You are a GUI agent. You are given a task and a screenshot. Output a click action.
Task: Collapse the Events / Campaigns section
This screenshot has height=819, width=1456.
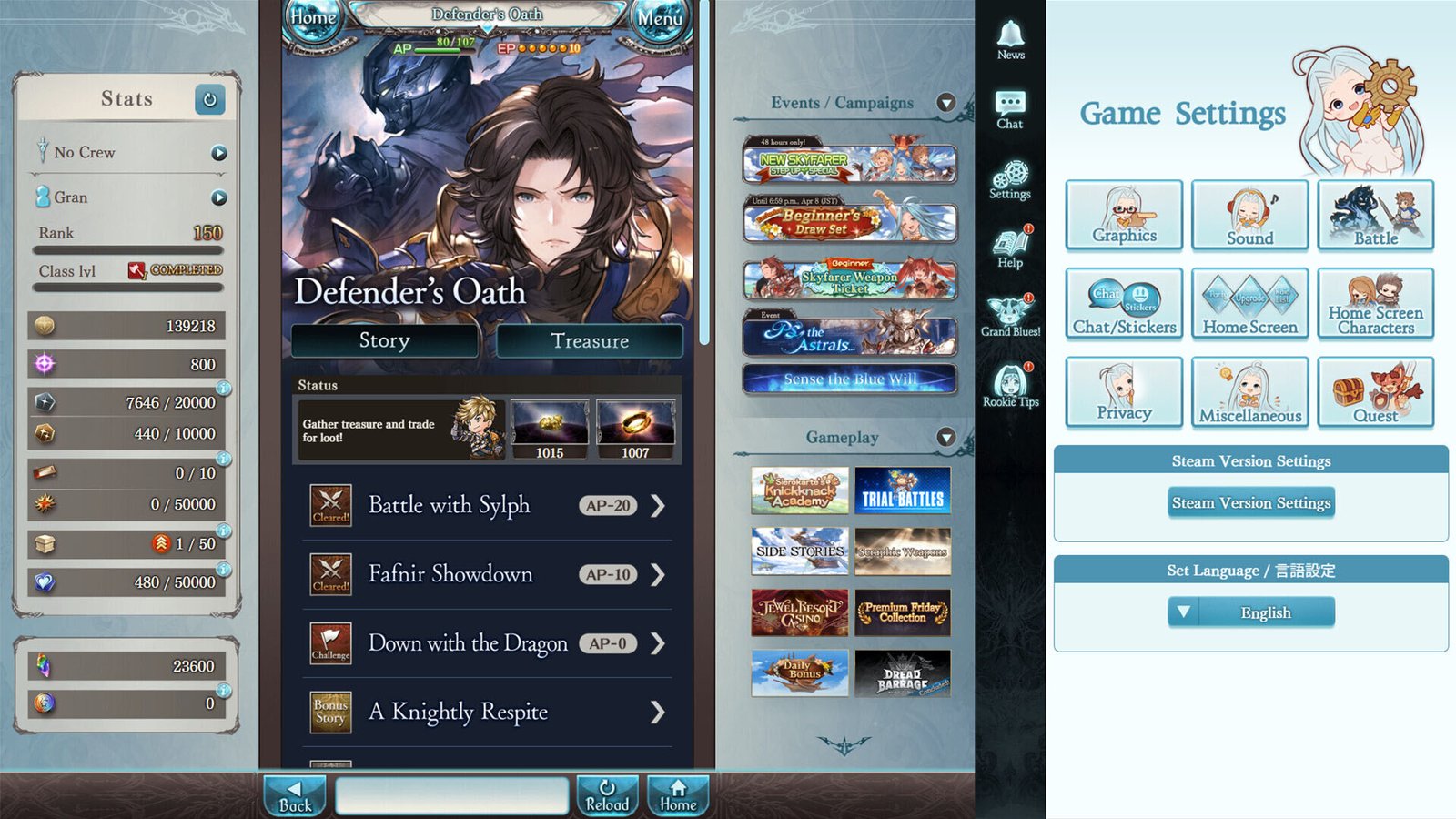click(x=946, y=103)
